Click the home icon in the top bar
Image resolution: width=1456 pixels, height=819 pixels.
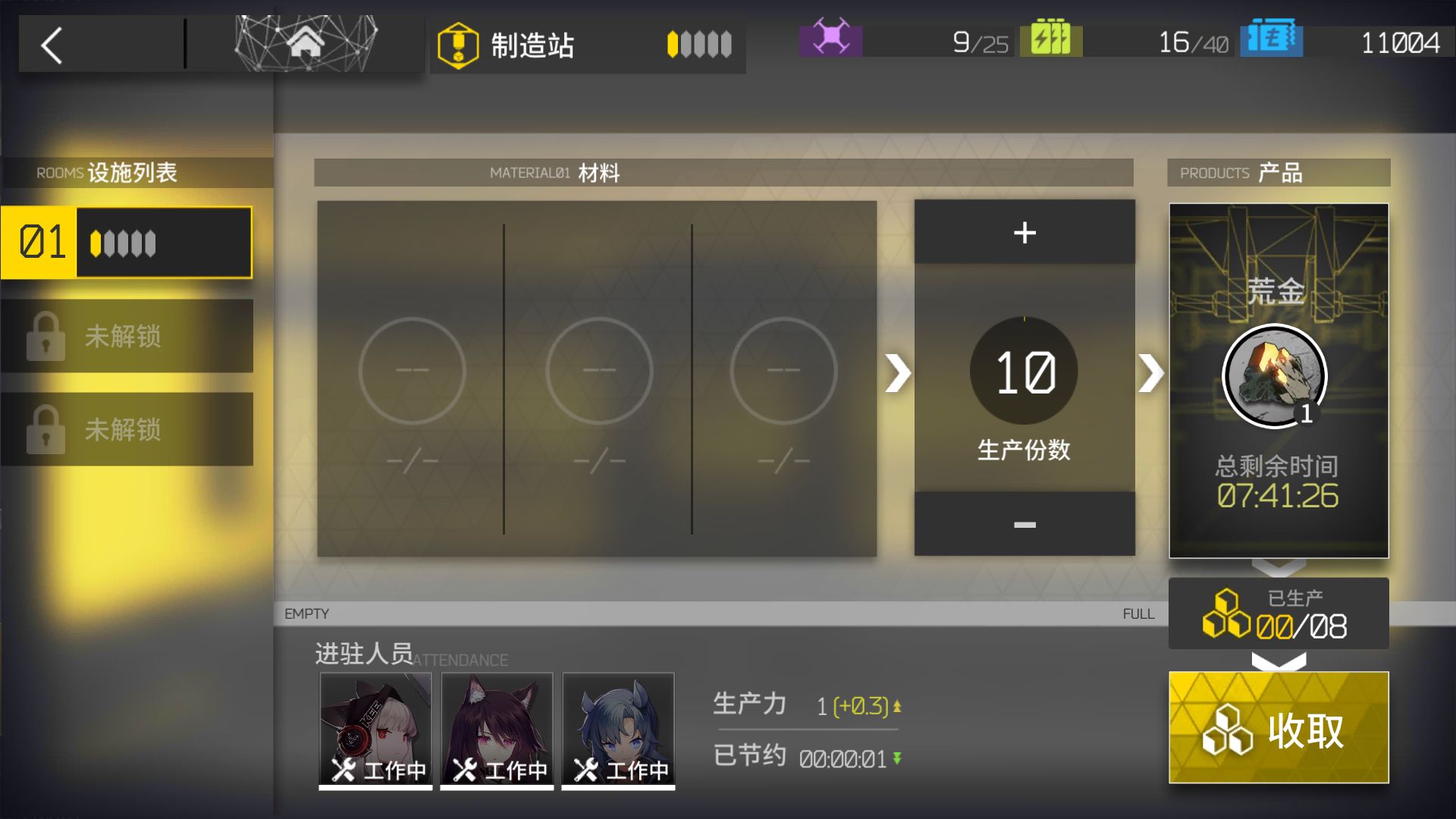click(x=306, y=43)
